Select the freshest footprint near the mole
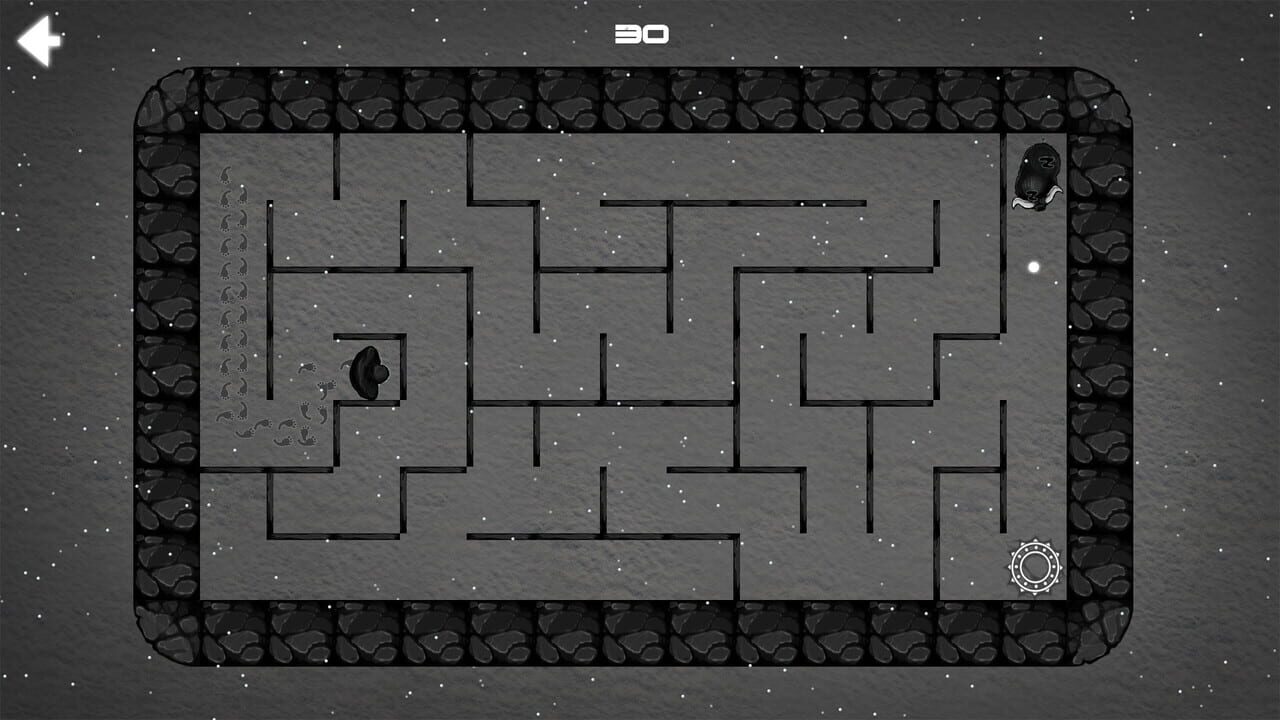This screenshot has height=720, width=1280. [346, 365]
